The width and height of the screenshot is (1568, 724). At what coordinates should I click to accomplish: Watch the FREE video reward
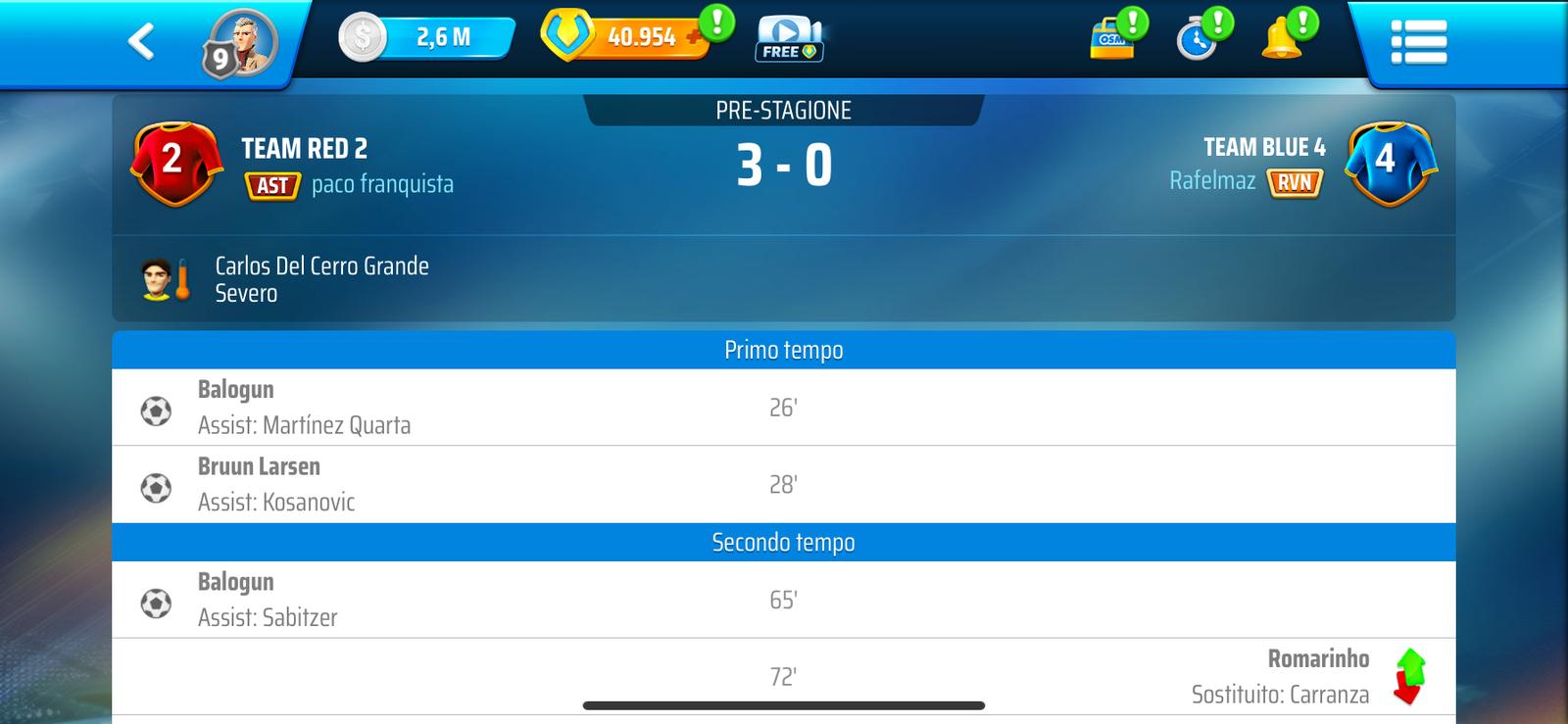pos(788,39)
